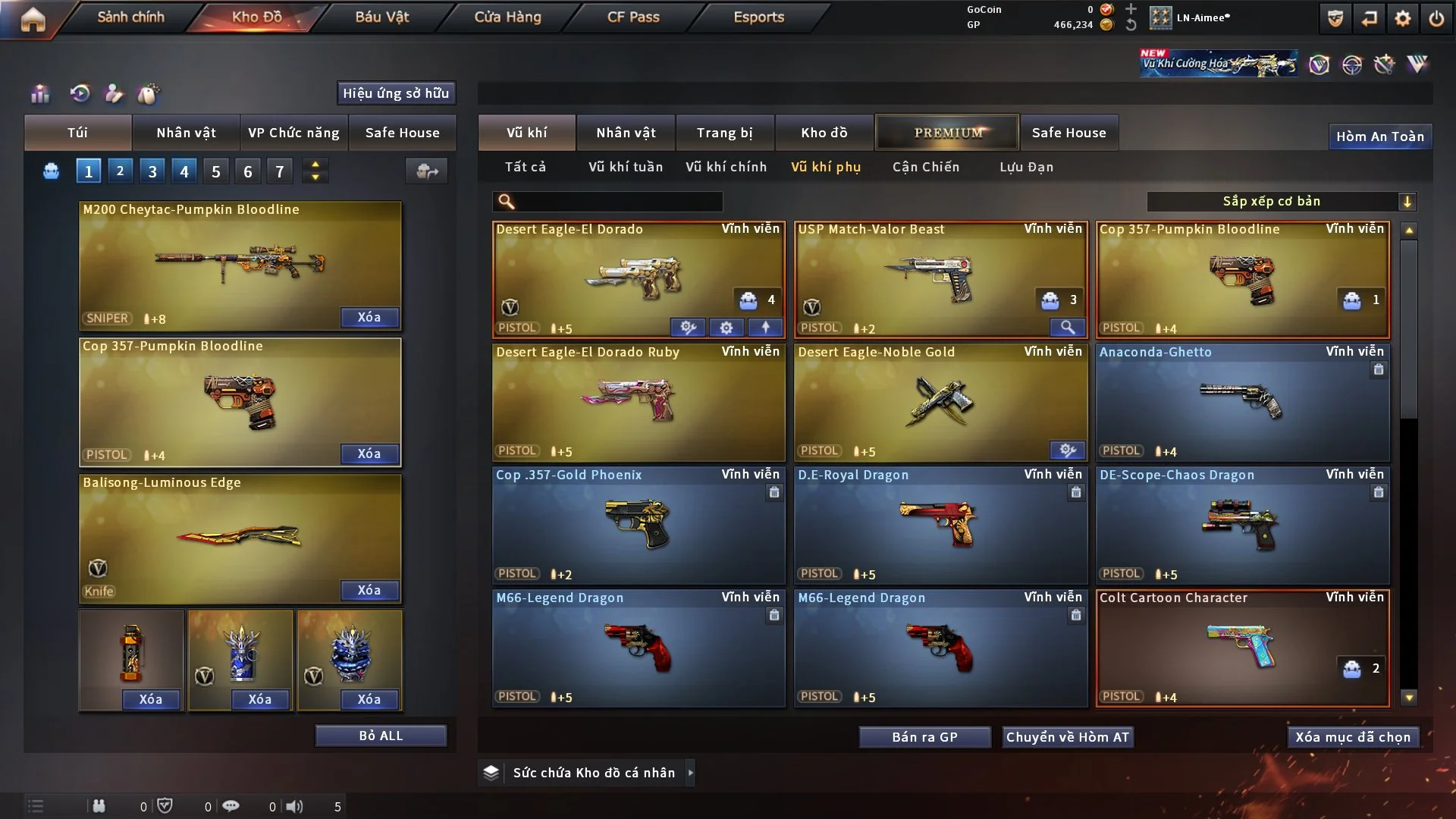This screenshot has width=1456, height=819.
Task: Go to Sảnh chính lobby
Action: coord(130,17)
